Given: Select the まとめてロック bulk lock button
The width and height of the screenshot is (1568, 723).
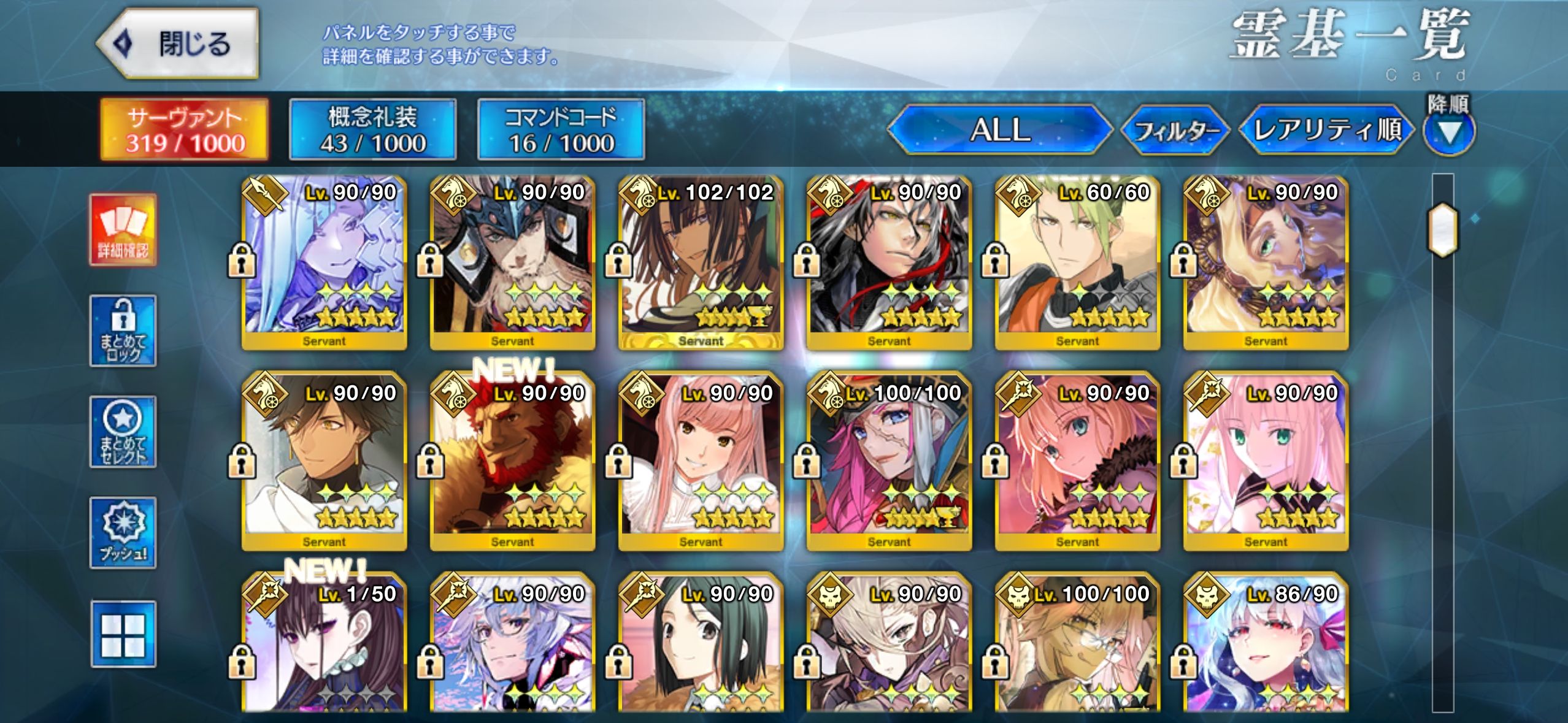Looking at the screenshot, I should click(x=123, y=331).
